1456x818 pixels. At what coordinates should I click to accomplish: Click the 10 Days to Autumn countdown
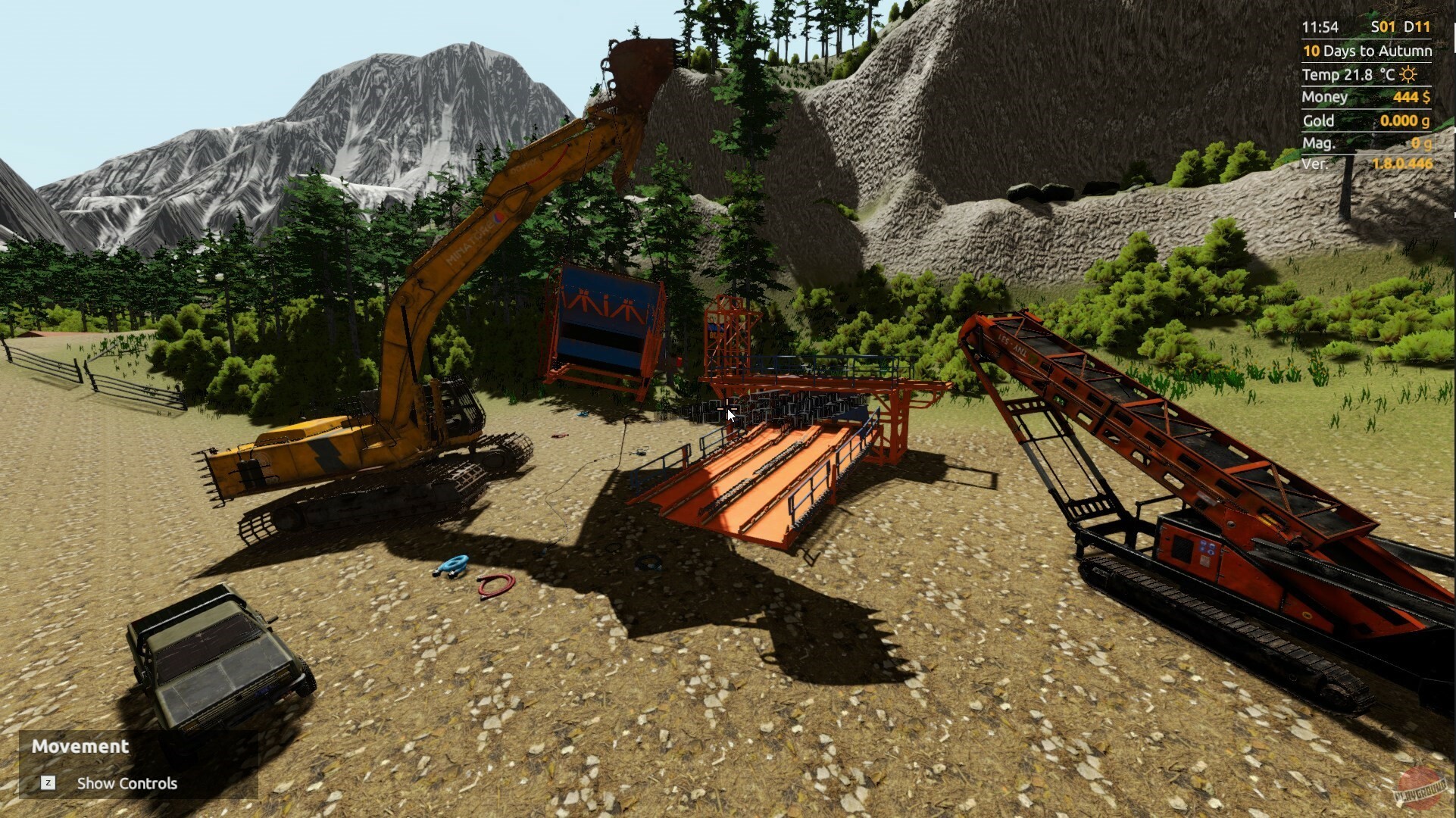tap(1367, 51)
